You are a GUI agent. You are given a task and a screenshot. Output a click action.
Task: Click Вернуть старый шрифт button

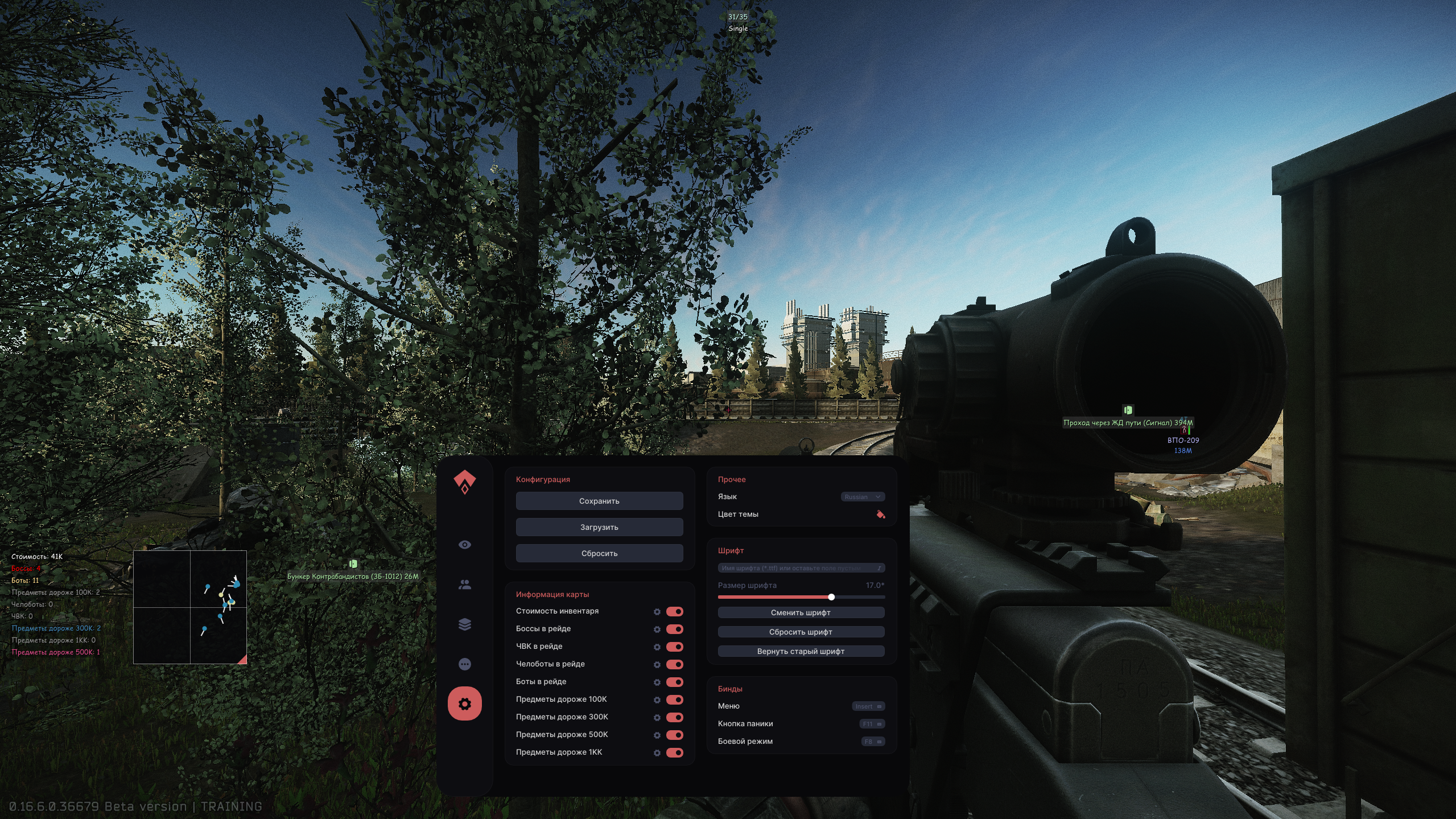[x=801, y=651]
